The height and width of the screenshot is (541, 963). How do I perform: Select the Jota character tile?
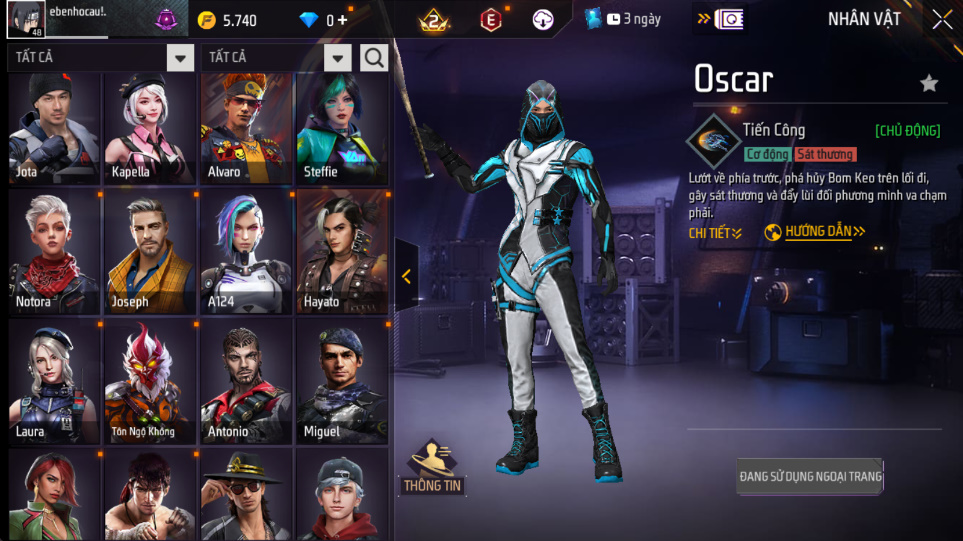coord(54,127)
